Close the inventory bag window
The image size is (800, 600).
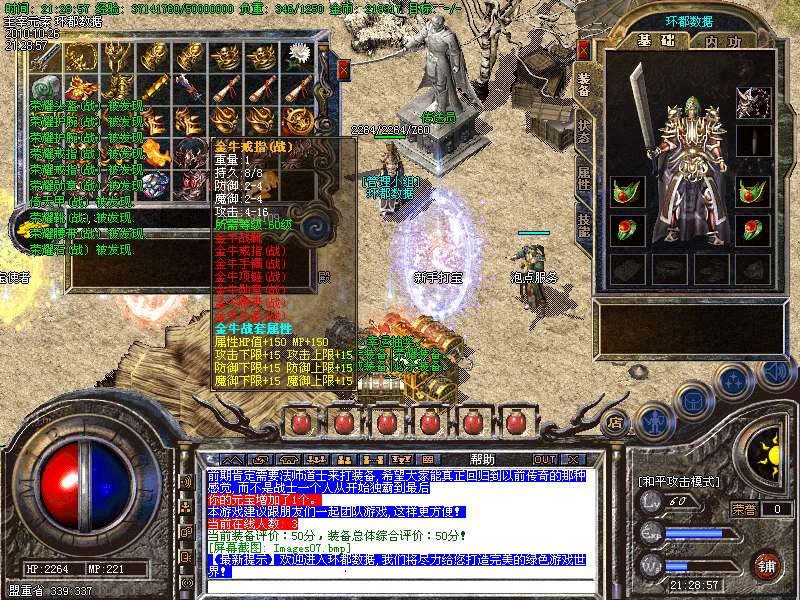pos(343,70)
